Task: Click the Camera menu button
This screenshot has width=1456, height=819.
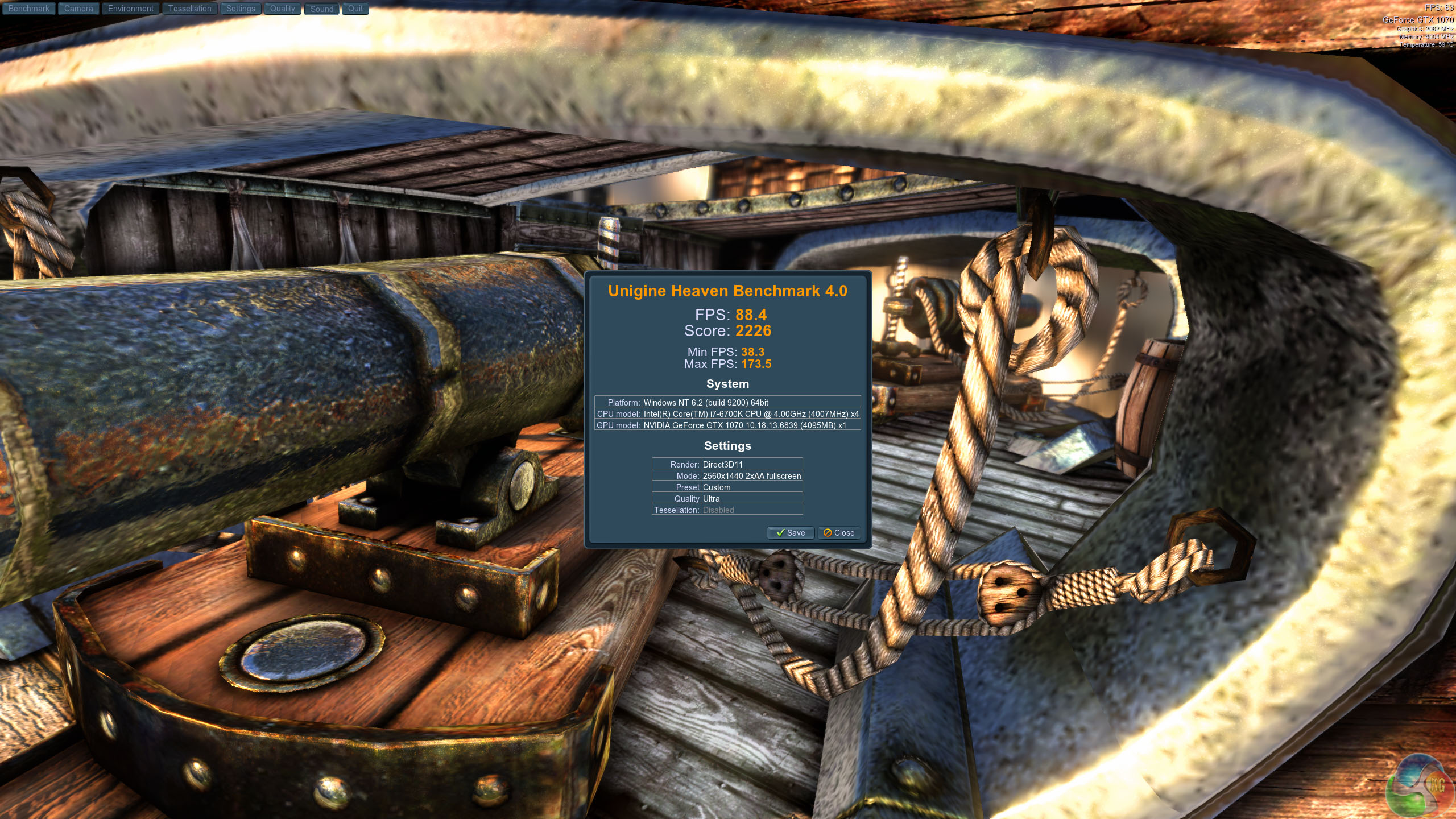Action: [x=78, y=9]
